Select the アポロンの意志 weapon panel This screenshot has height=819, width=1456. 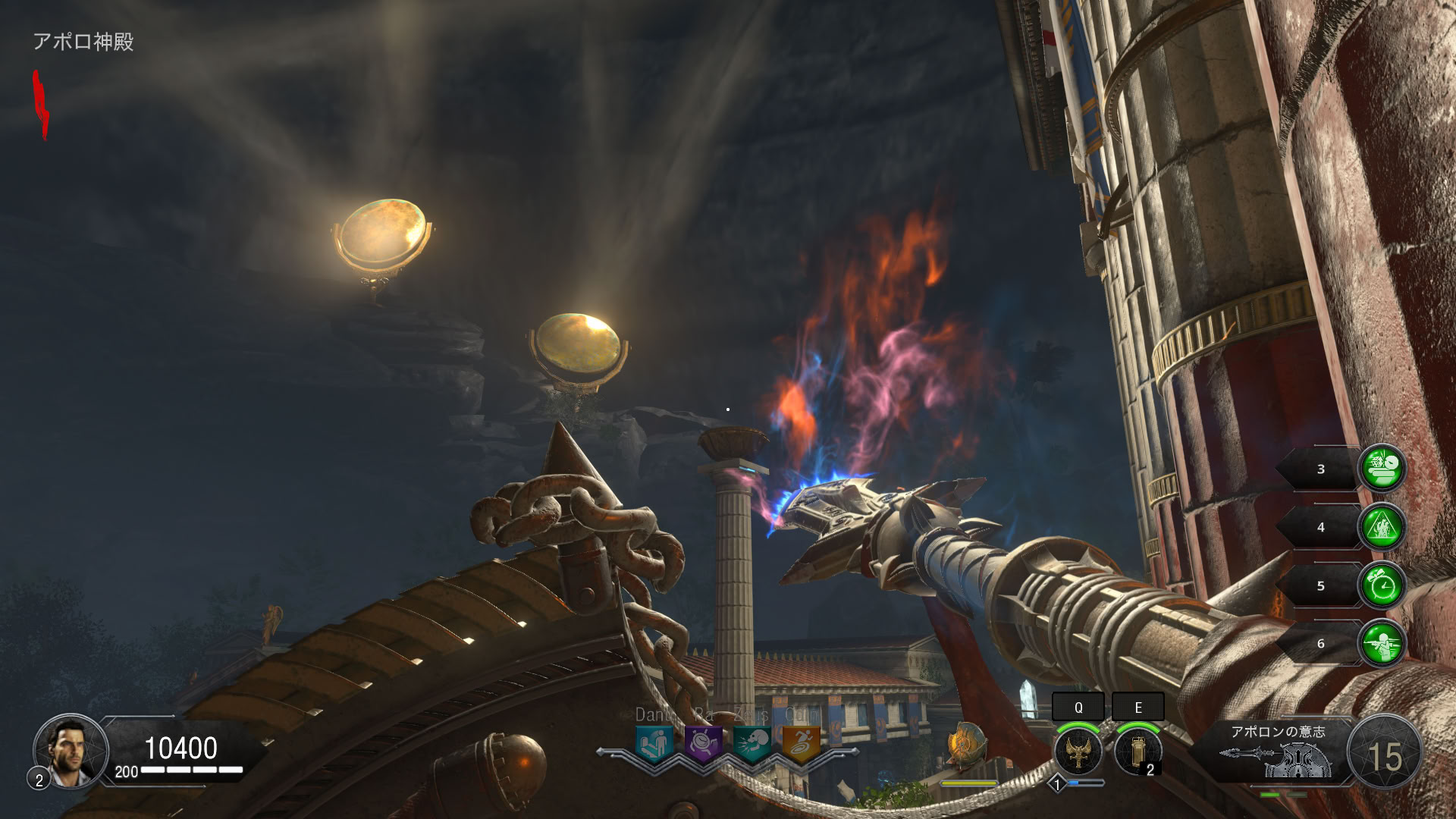click(x=1277, y=752)
